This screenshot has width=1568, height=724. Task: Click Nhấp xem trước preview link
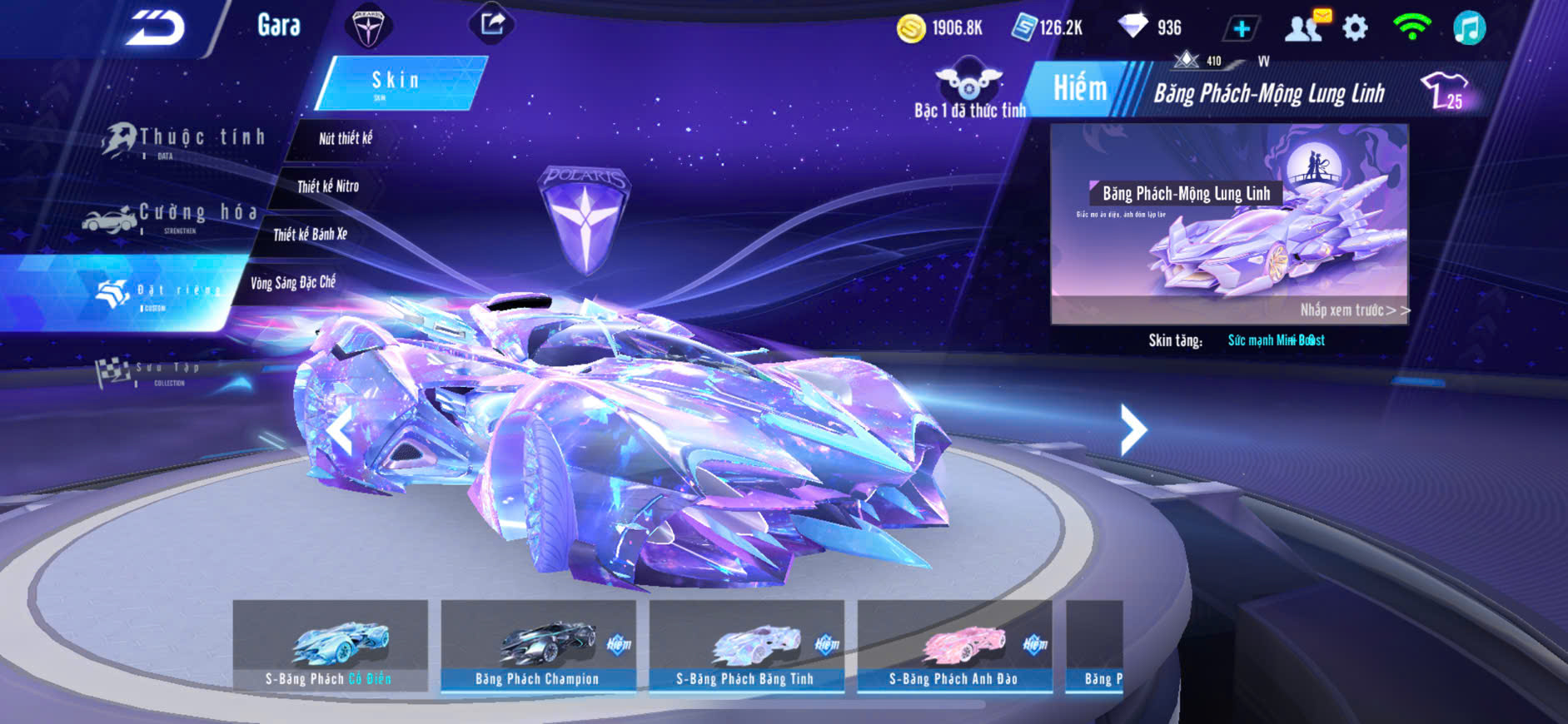click(1354, 310)
